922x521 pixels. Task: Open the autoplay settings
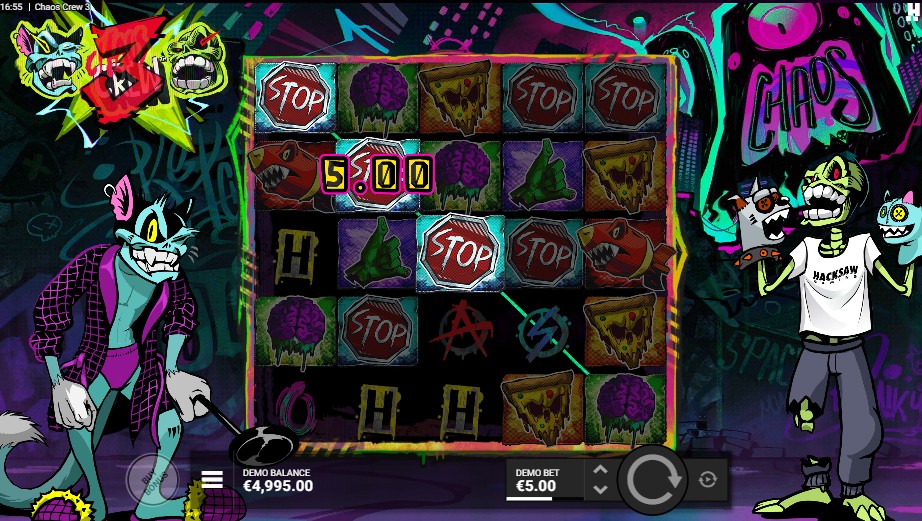708,480
